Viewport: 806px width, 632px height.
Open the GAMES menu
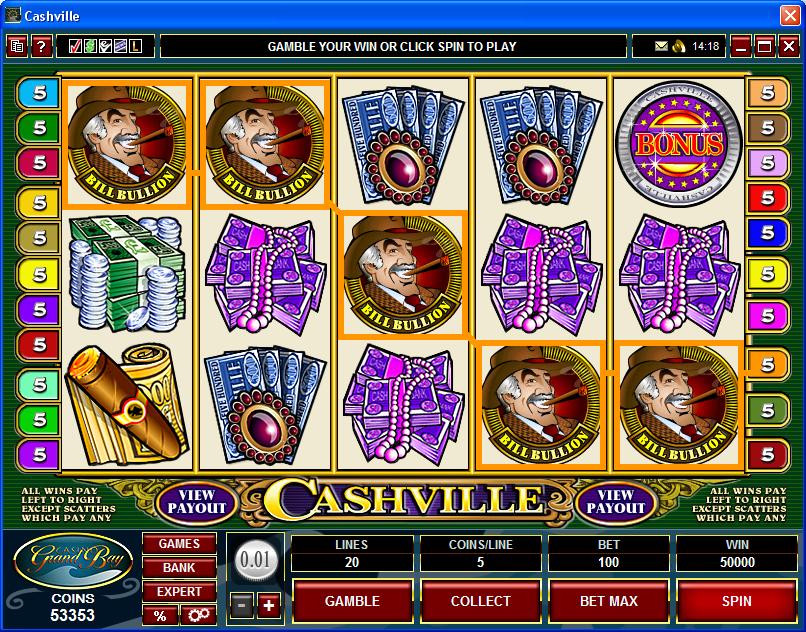click(x=180, y=544)
